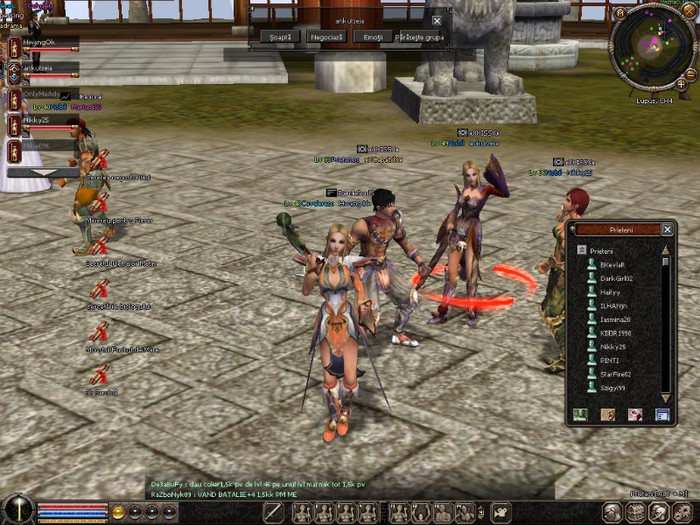Collapse the Prieteni group expander
Image resolution: width=700 pixels, height=525 pixels.
(x=579, y=251)
